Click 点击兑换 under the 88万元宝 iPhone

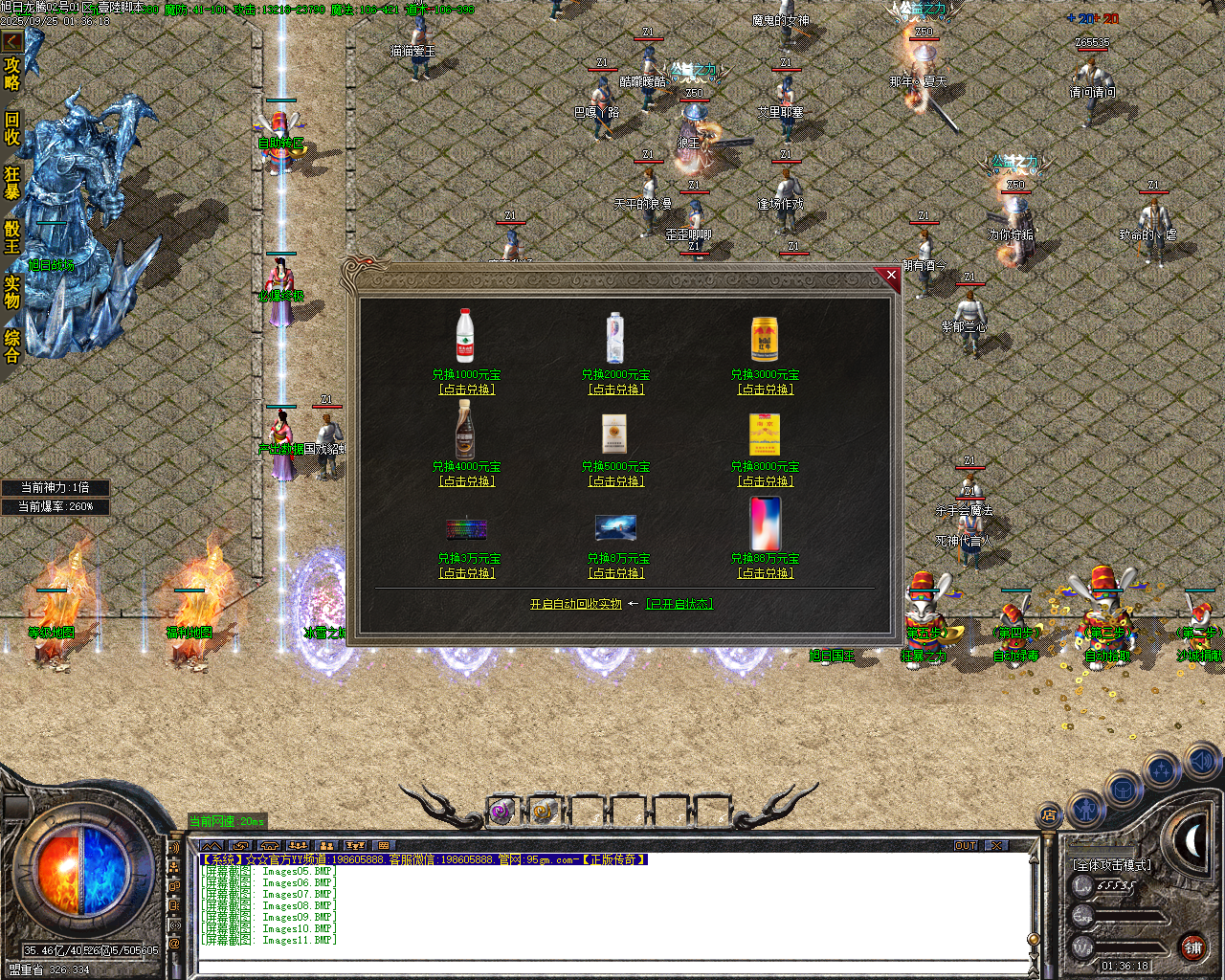765,573
